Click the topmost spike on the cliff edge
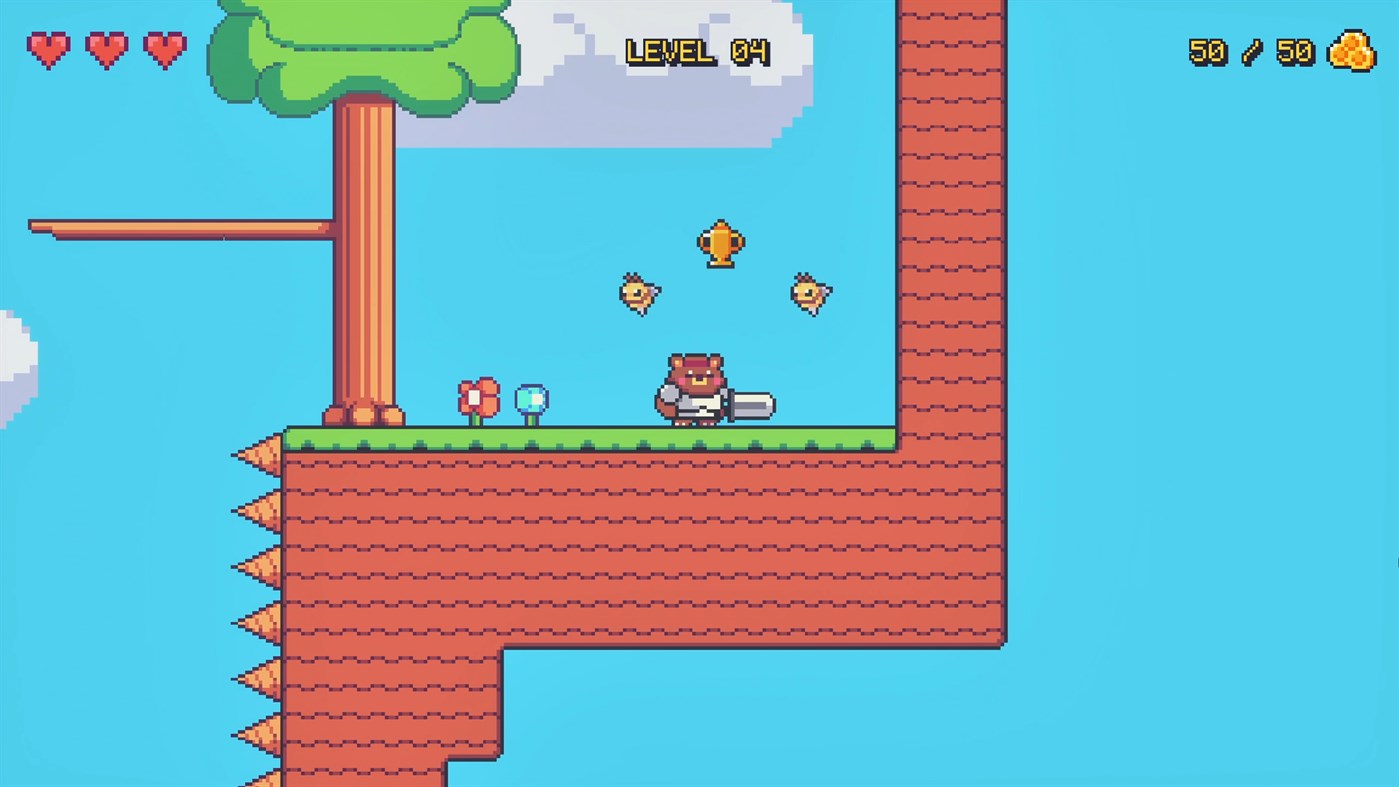1399x787 pixels. pyautogui.click(x=260, y=455)
